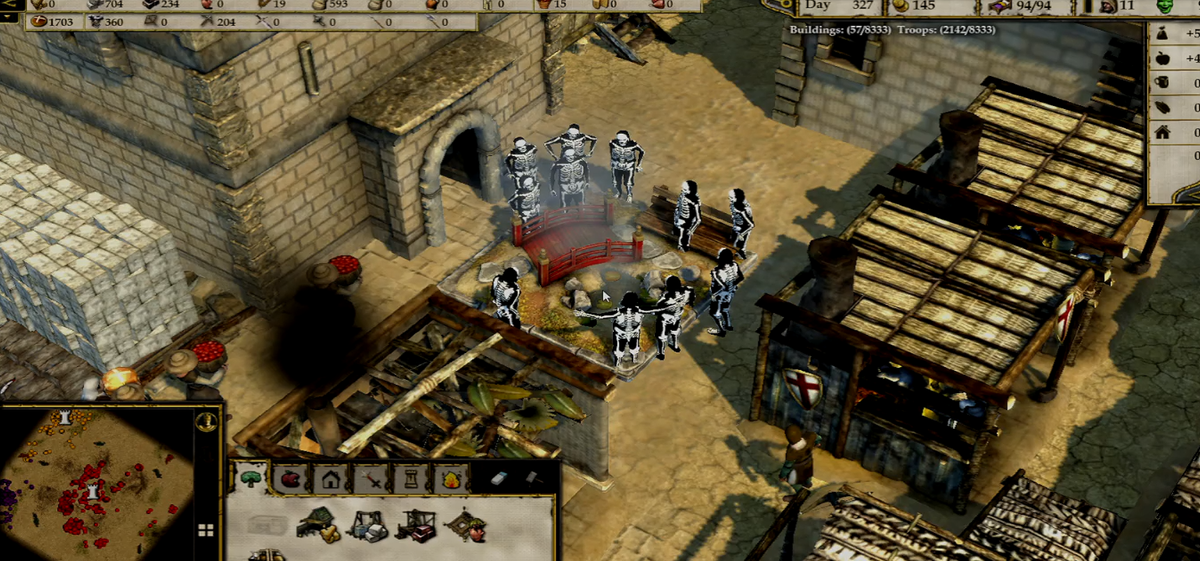This screenshot has height=561, width=1200.
Task: Select the house town buildings tab
Action: pos(330,478)
